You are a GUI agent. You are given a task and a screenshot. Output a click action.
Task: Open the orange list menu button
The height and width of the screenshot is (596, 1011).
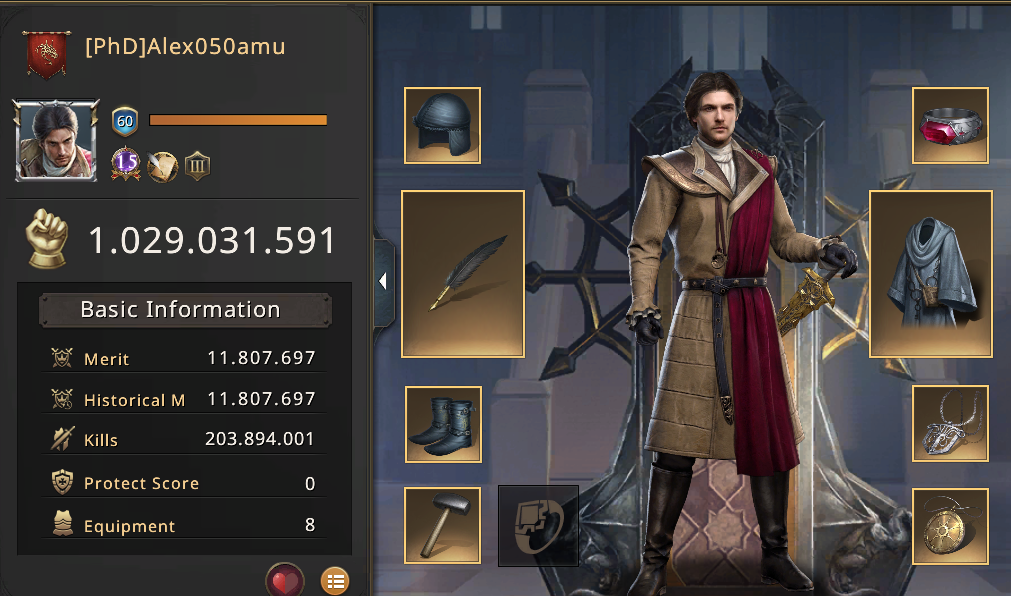(x=335, y=580)
